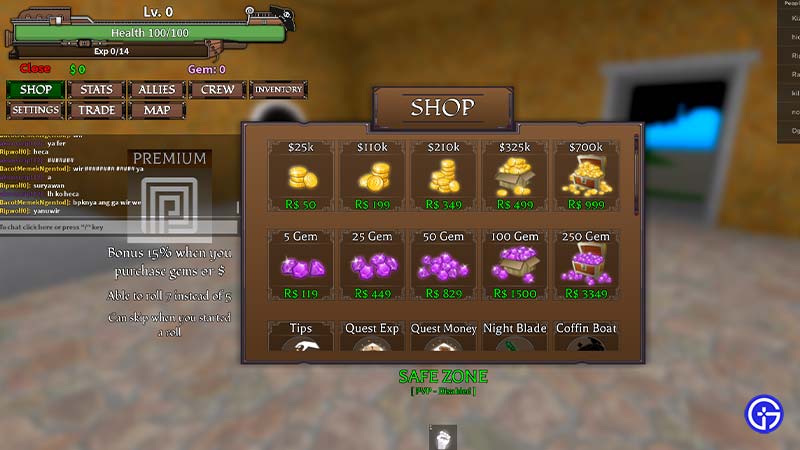Toggle the green Shop button
Image resolution: width=800 pixels, height=450 pixels.
click(x=35, y=90)
